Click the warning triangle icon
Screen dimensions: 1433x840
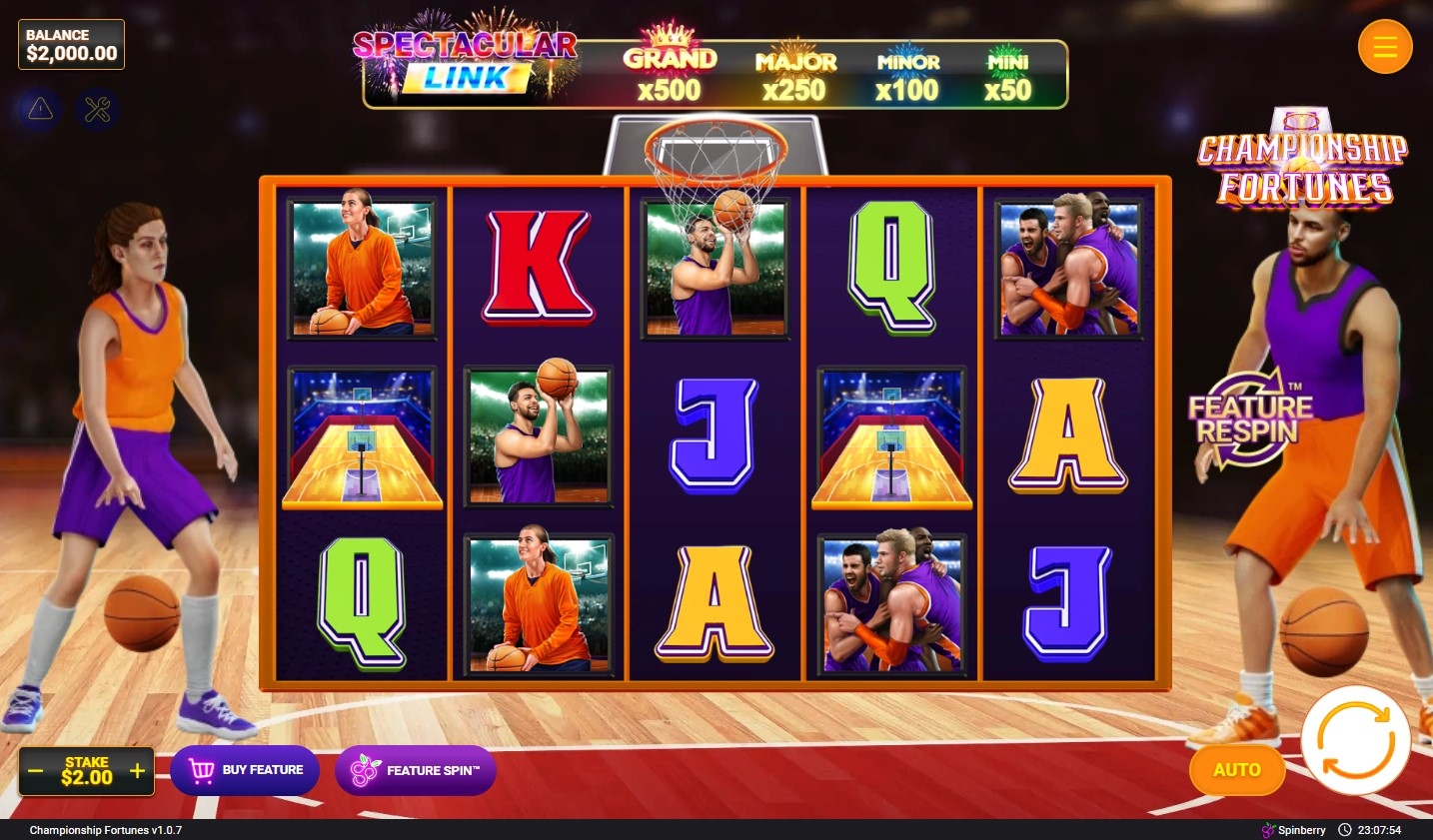(x=41, y=109)
